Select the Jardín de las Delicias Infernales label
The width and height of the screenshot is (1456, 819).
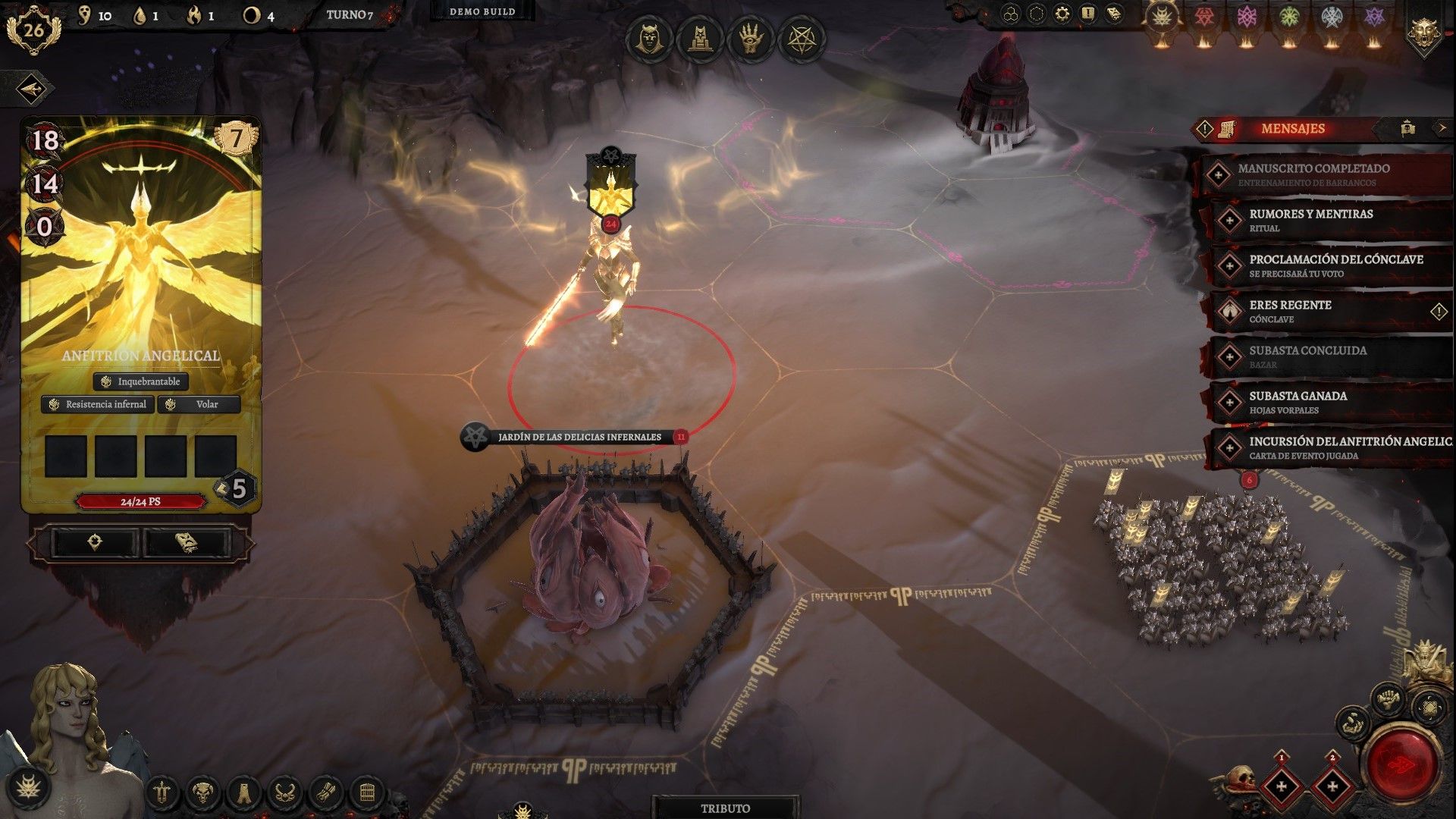tap(579, 437)
